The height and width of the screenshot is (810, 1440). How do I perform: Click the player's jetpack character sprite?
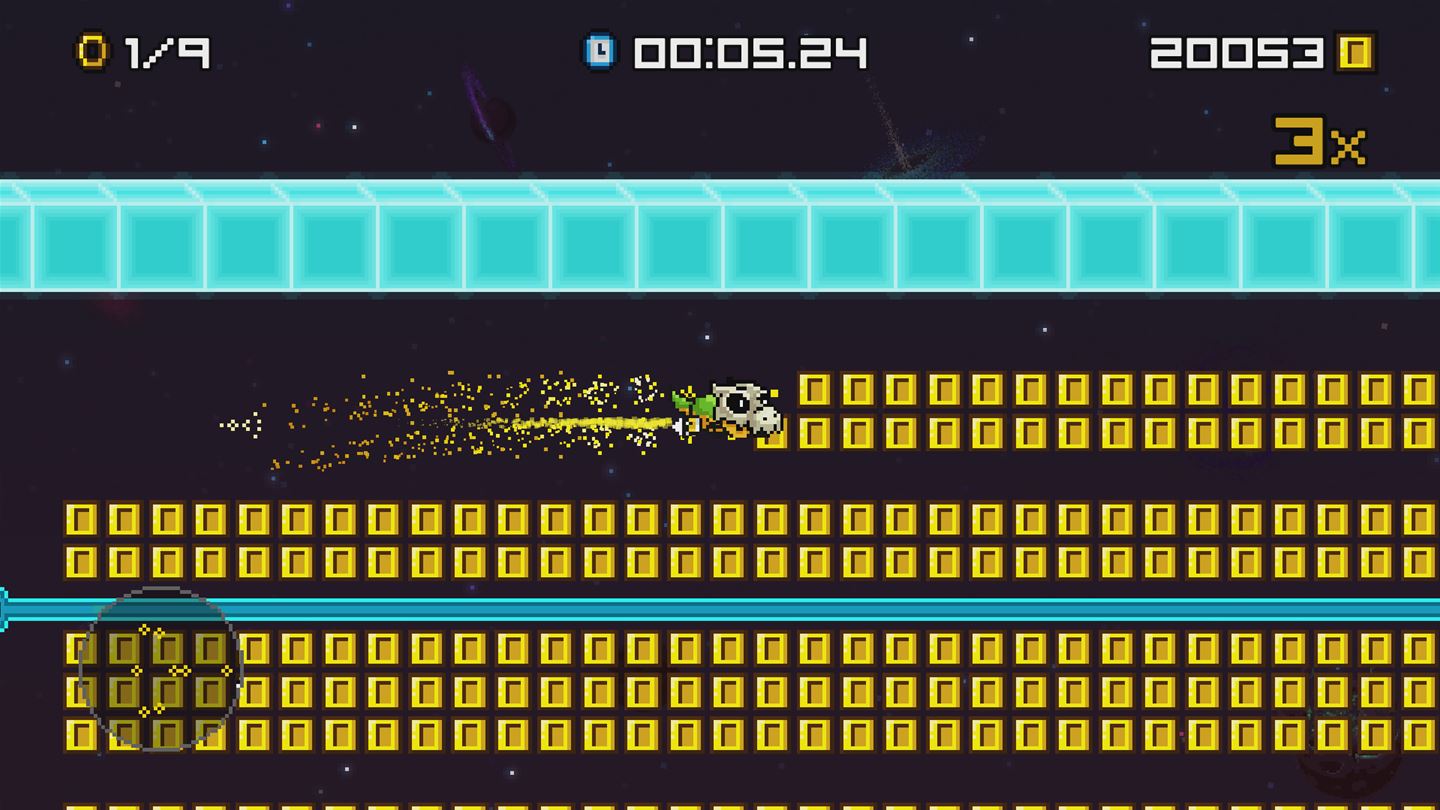[x=720, y=408]
